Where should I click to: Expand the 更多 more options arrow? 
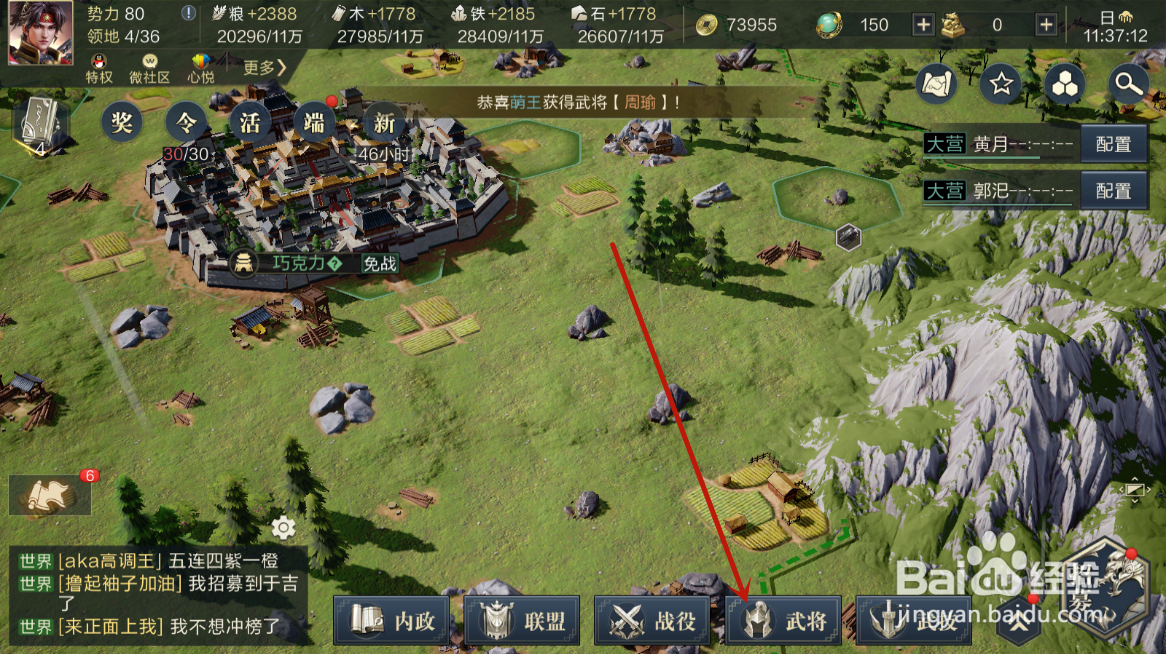(x=266, y=68)
